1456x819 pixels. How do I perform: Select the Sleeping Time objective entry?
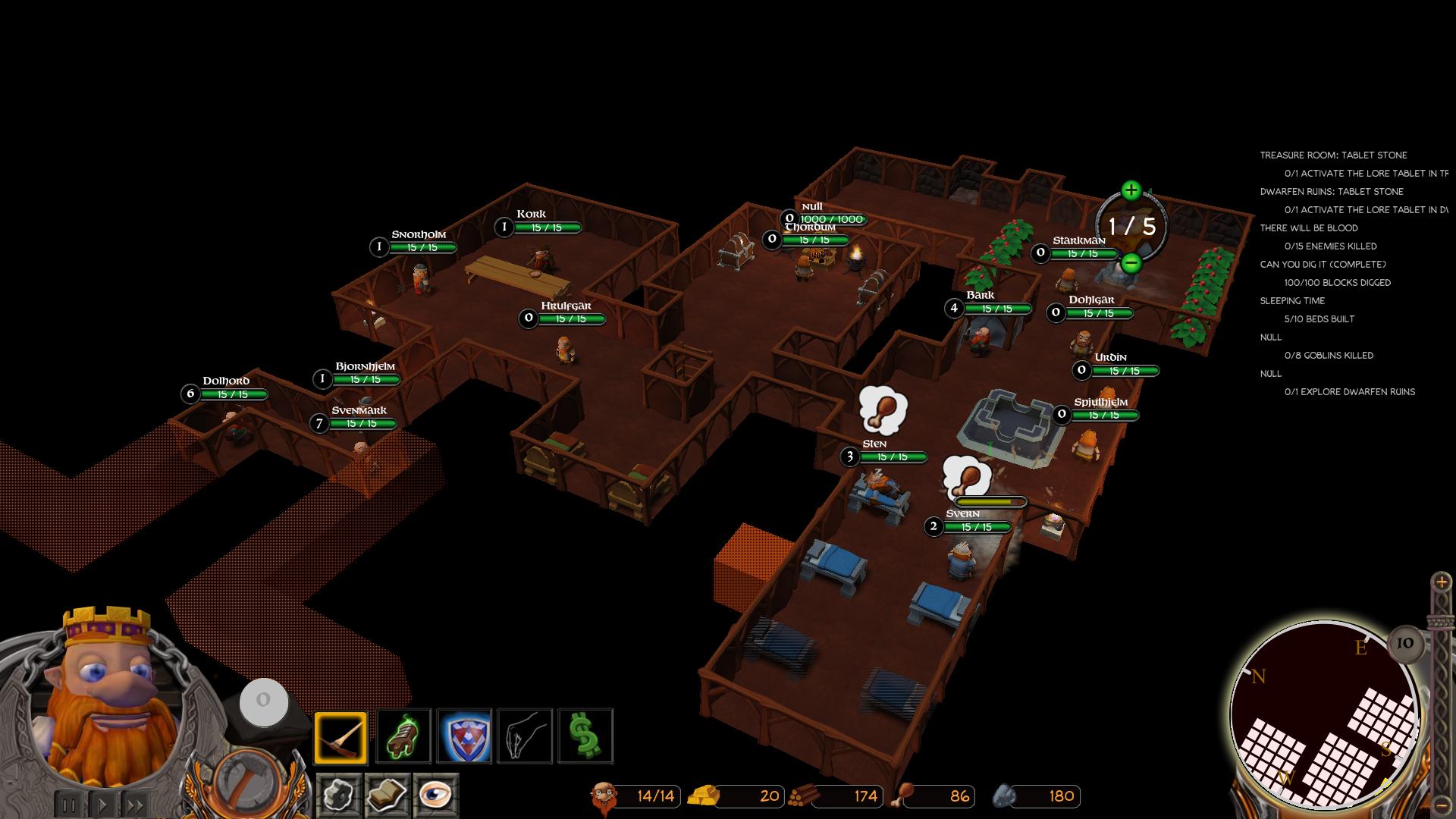[1292, 301]
